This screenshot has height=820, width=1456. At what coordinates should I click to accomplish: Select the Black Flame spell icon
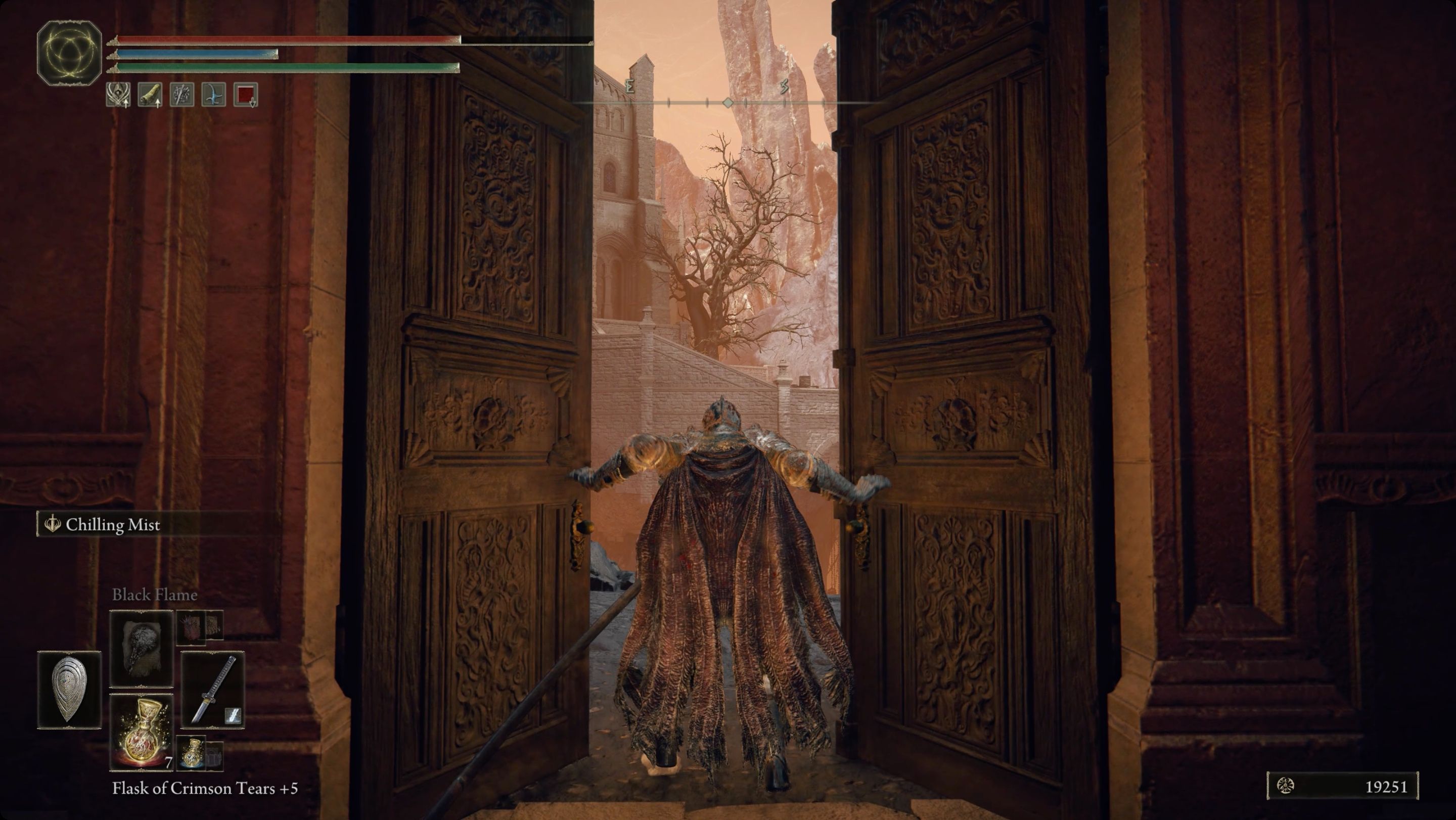[x=142, y=649]
